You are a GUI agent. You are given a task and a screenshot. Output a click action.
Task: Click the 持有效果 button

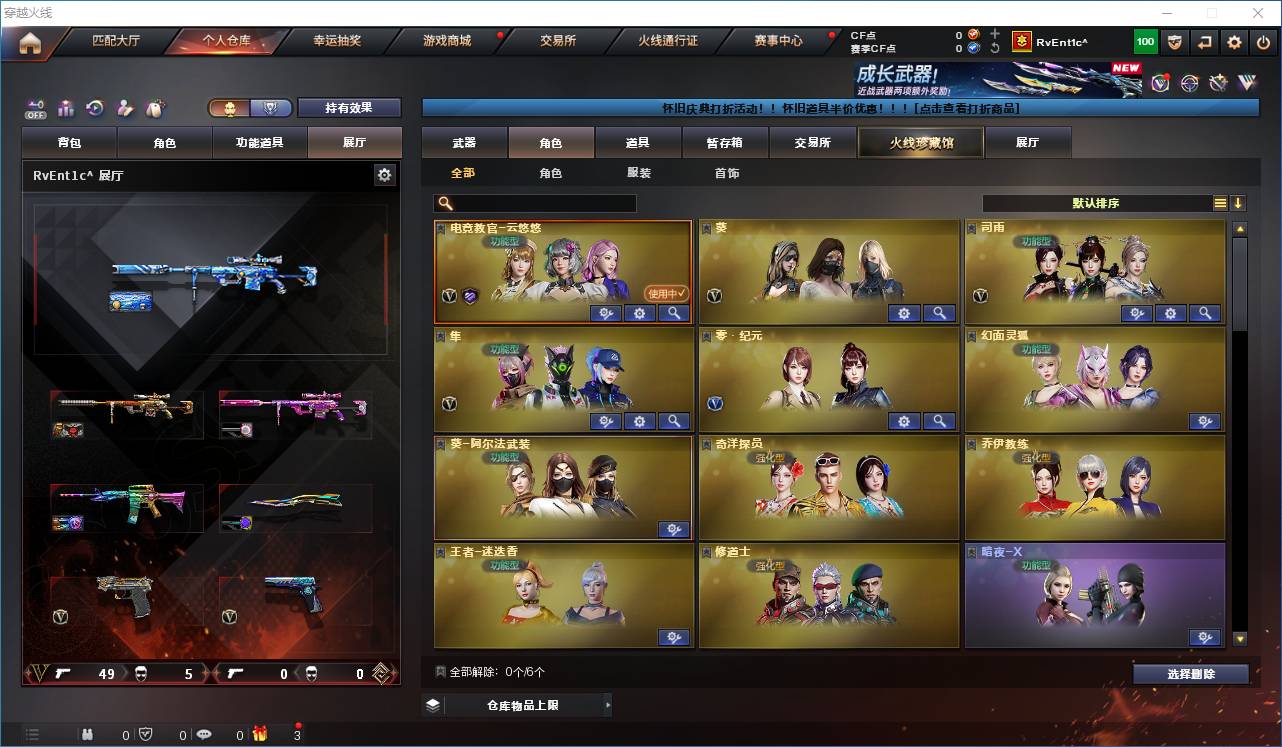pos(349,108)
